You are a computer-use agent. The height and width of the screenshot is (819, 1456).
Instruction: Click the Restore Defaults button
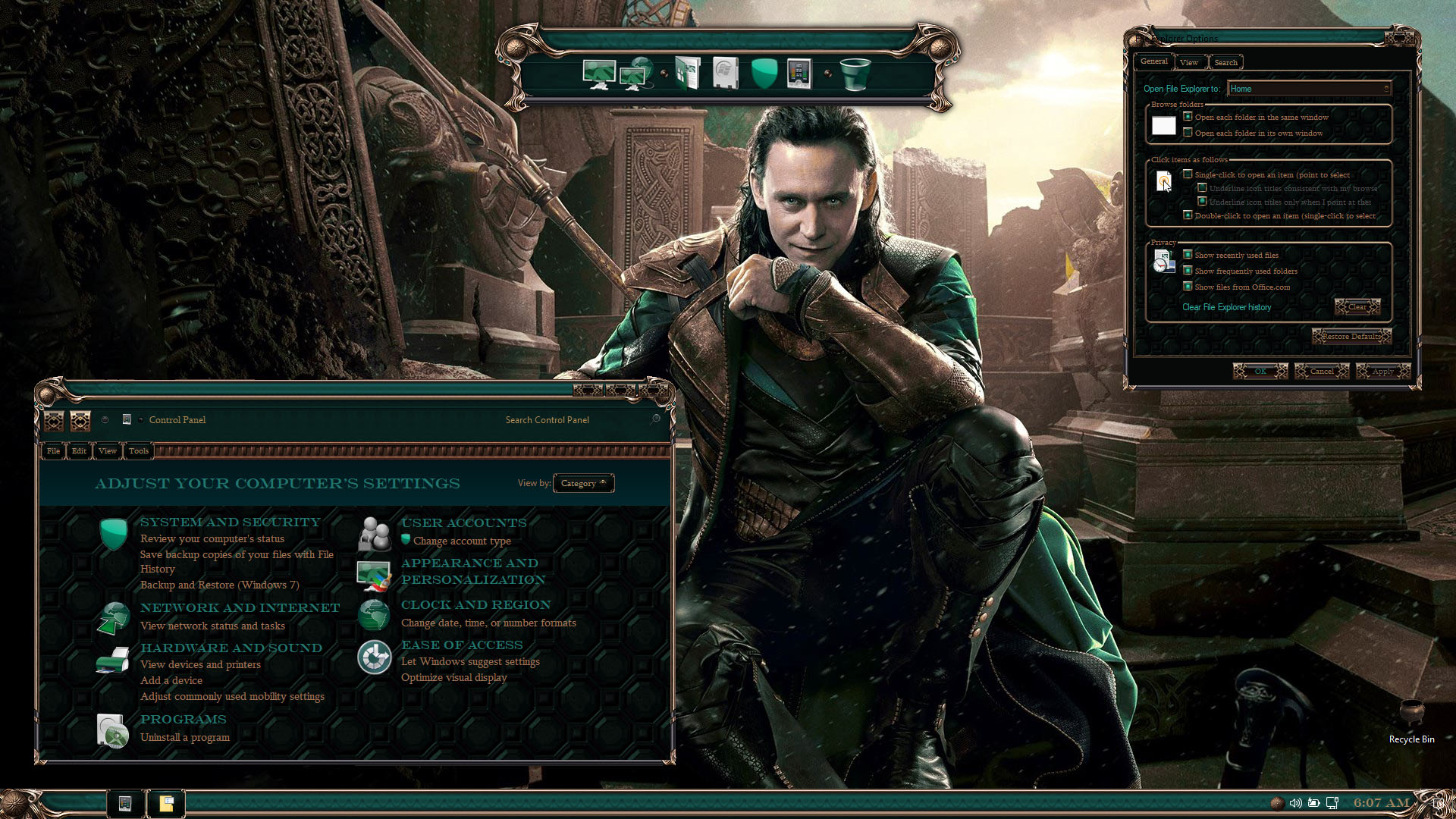point(1351,336)
